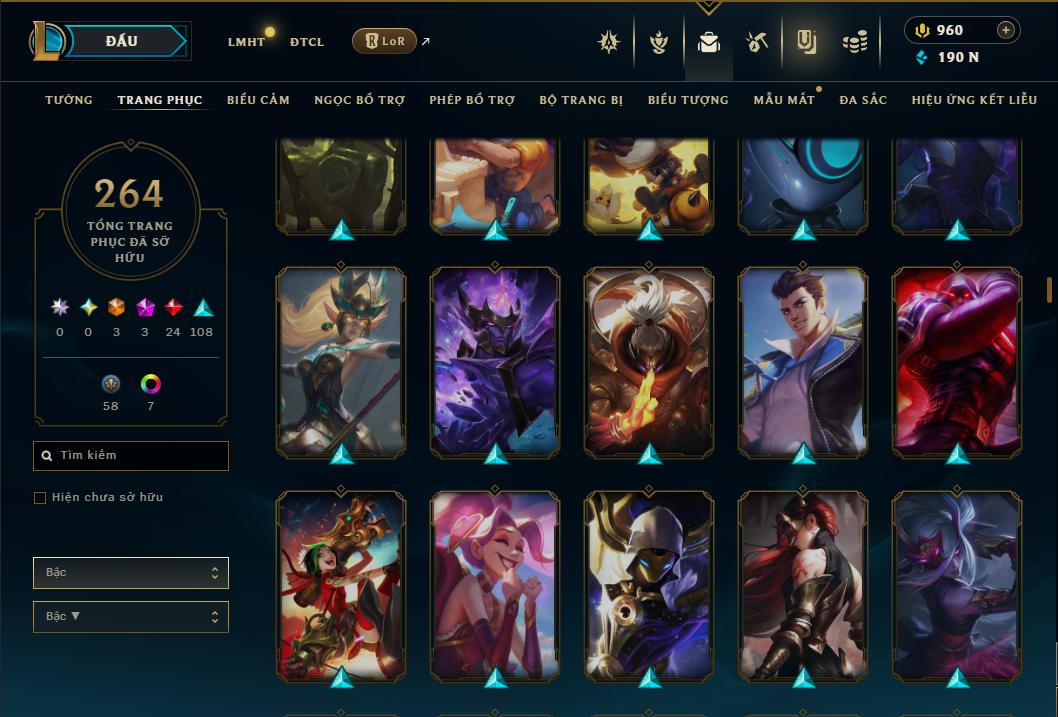Image resolution: width=1058 pixels, height=717 pixels.
Task: Switch to the ĐTCL game mode
Action: point(307,42)
